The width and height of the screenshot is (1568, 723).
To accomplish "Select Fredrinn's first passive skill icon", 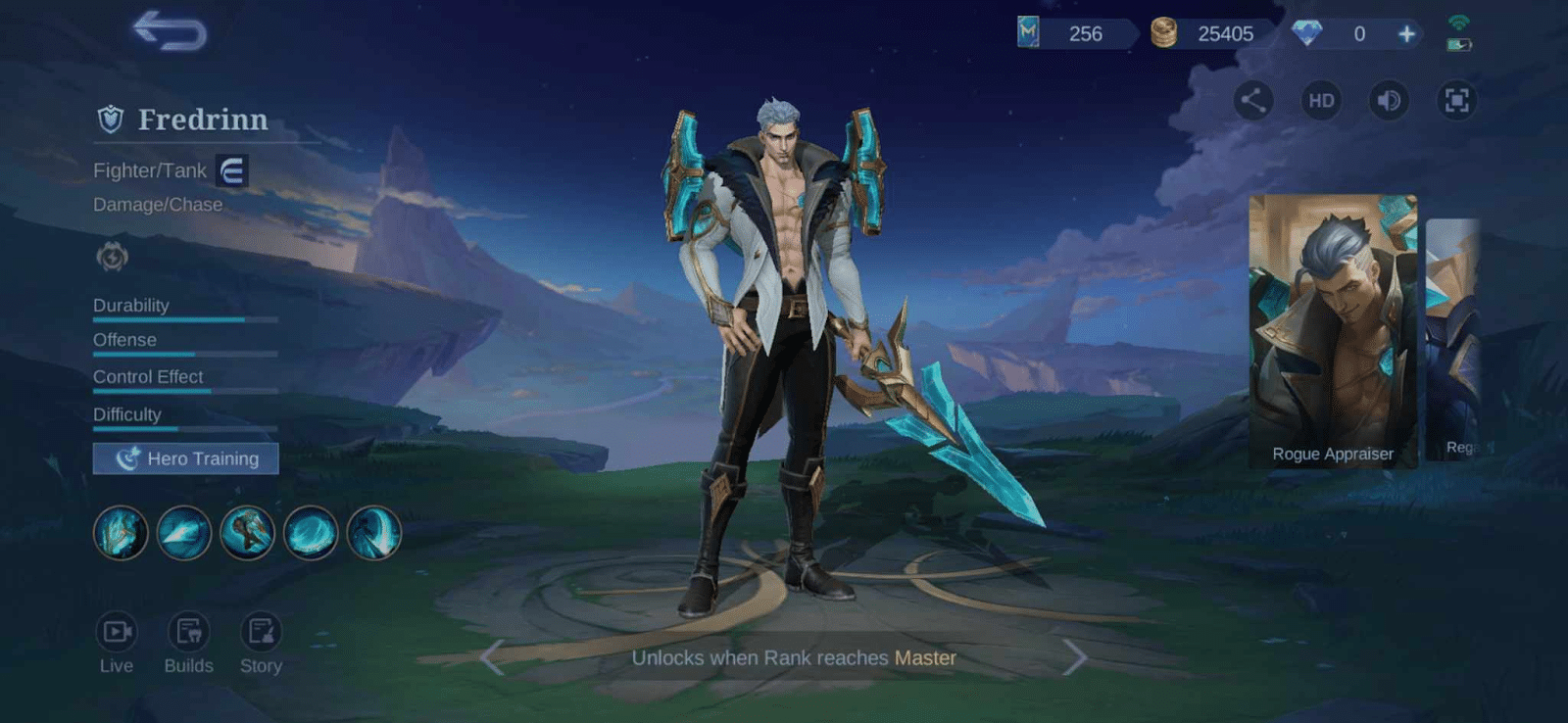I will click(x=120, y=533).
